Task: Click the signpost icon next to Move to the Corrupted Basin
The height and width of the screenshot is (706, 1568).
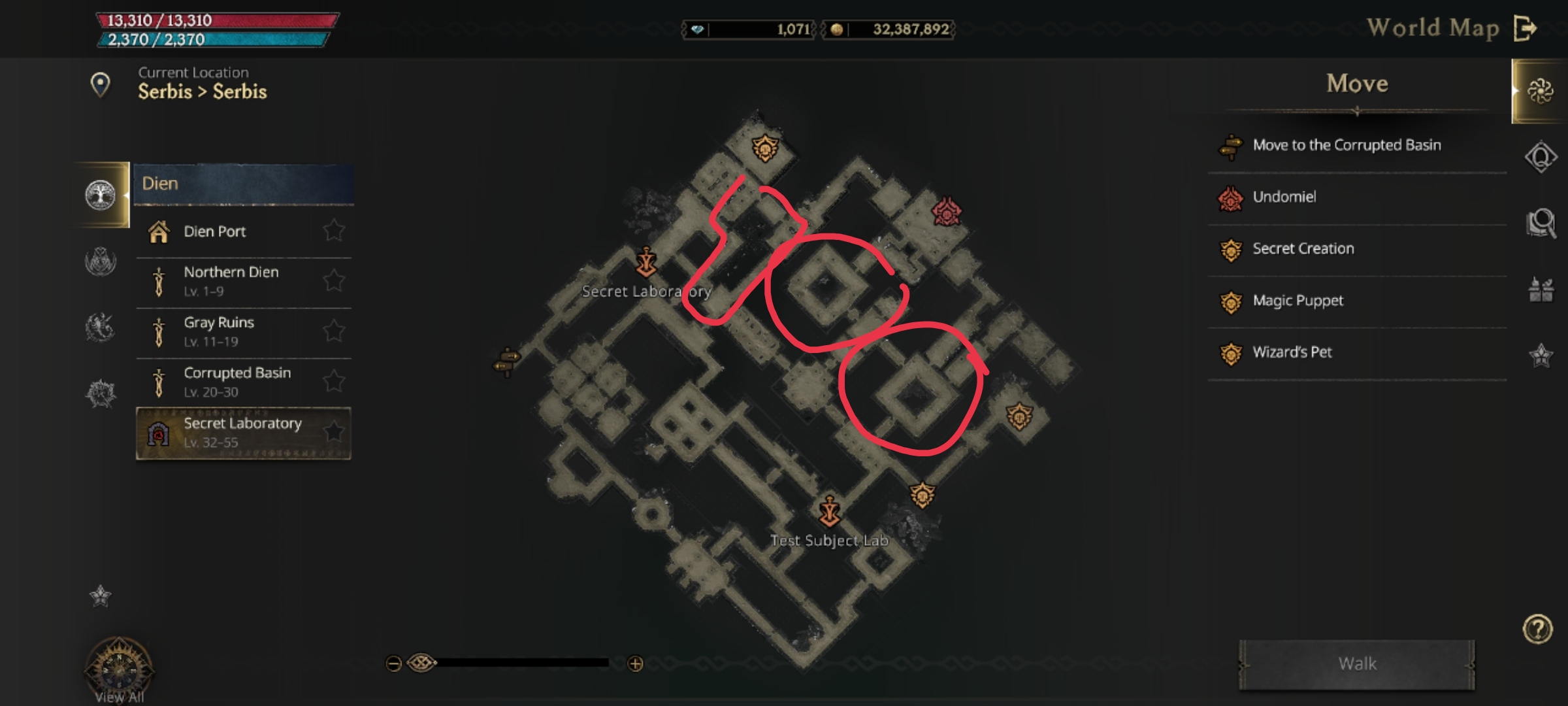Action: [x=1231, y=146]
